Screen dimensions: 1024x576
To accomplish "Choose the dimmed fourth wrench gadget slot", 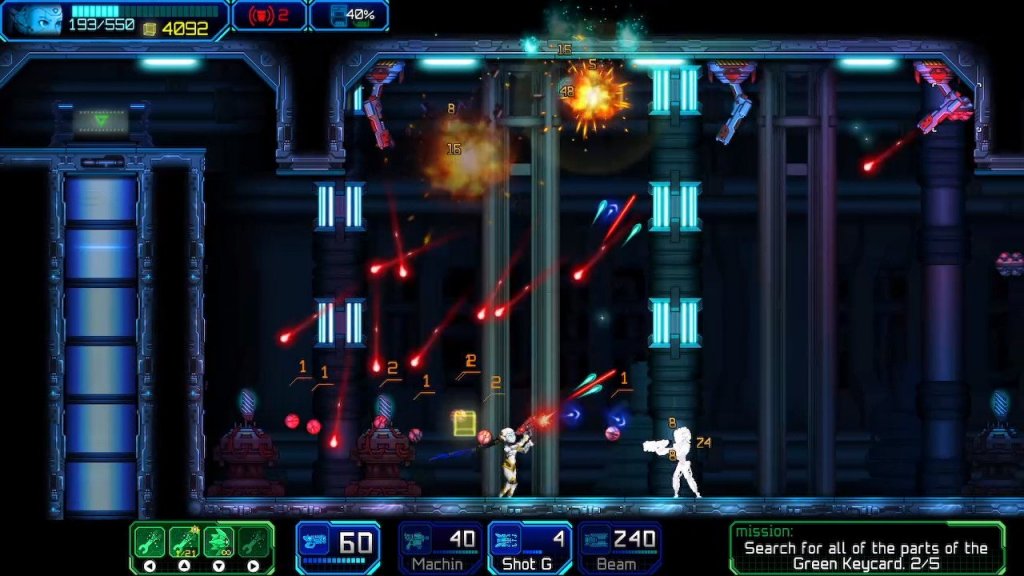I will click(254, 541).
